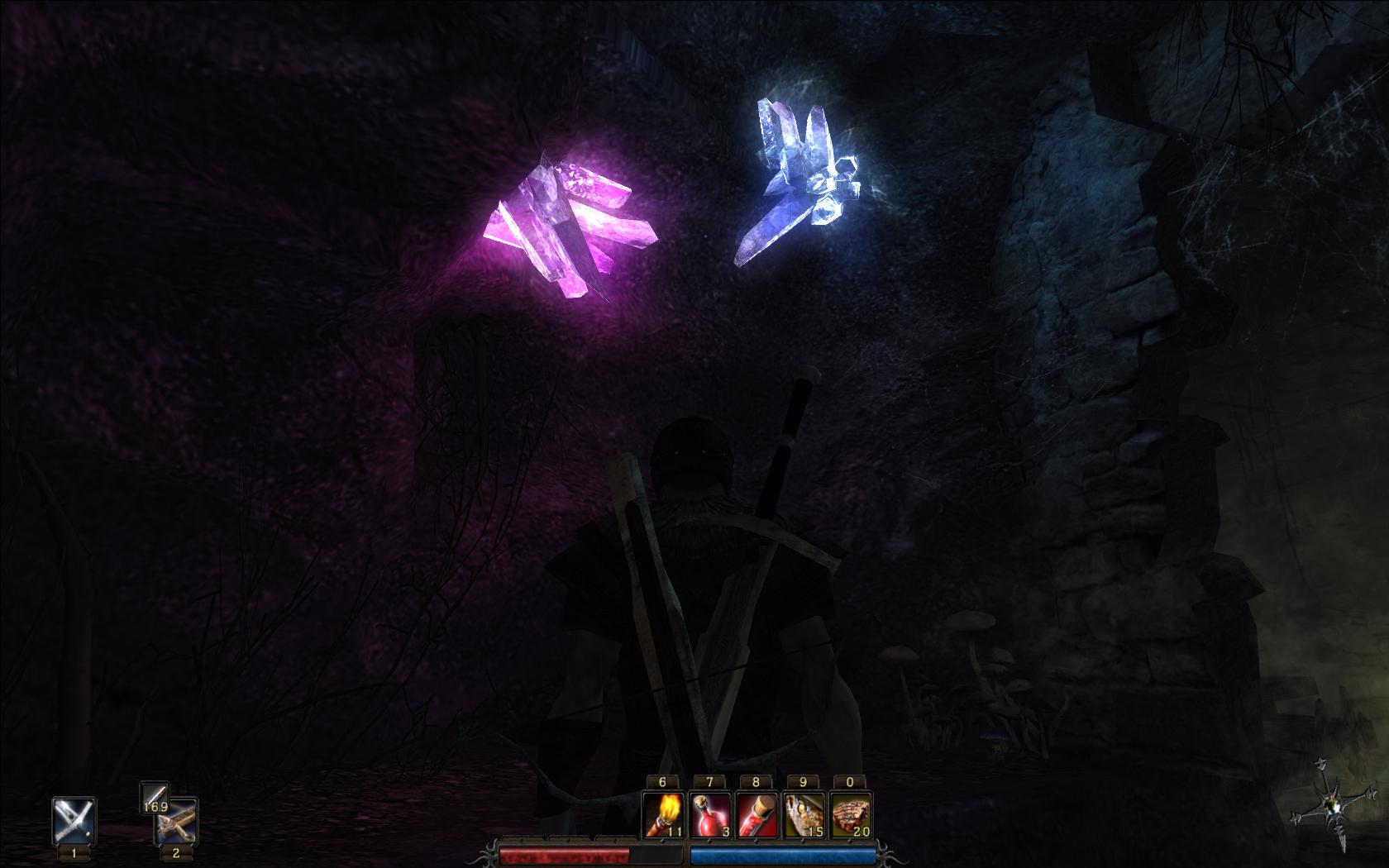This screenshot has height=868, width=1389.
Task: Use the red vial in slot 8
Action: 757,814
